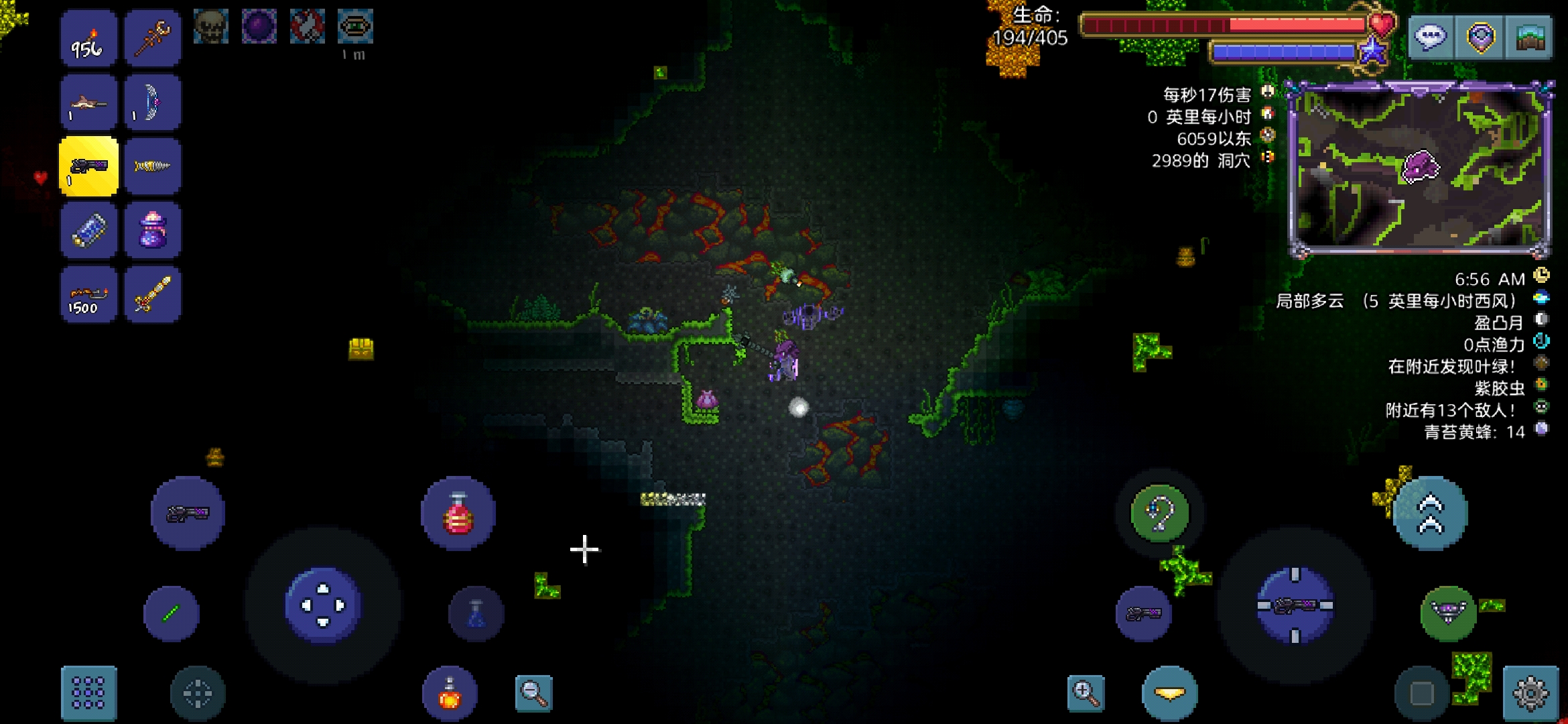Use the red healing potion button
This screenshot has width=1568, height=724.
click(458, 514)
